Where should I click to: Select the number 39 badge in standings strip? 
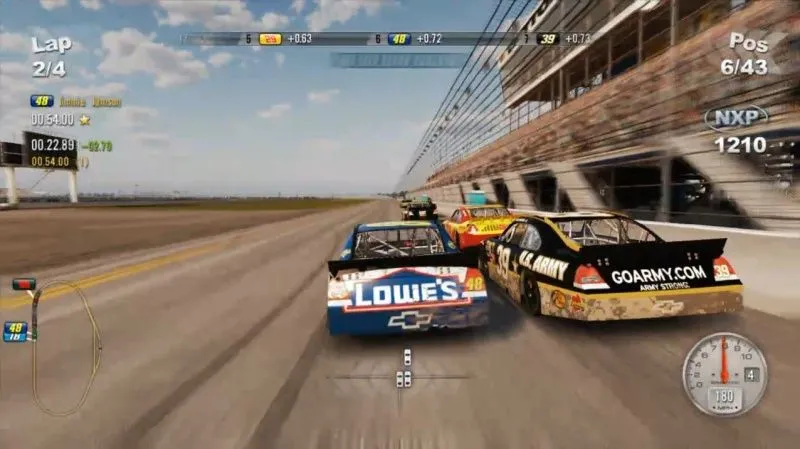[x=547, y=39]
